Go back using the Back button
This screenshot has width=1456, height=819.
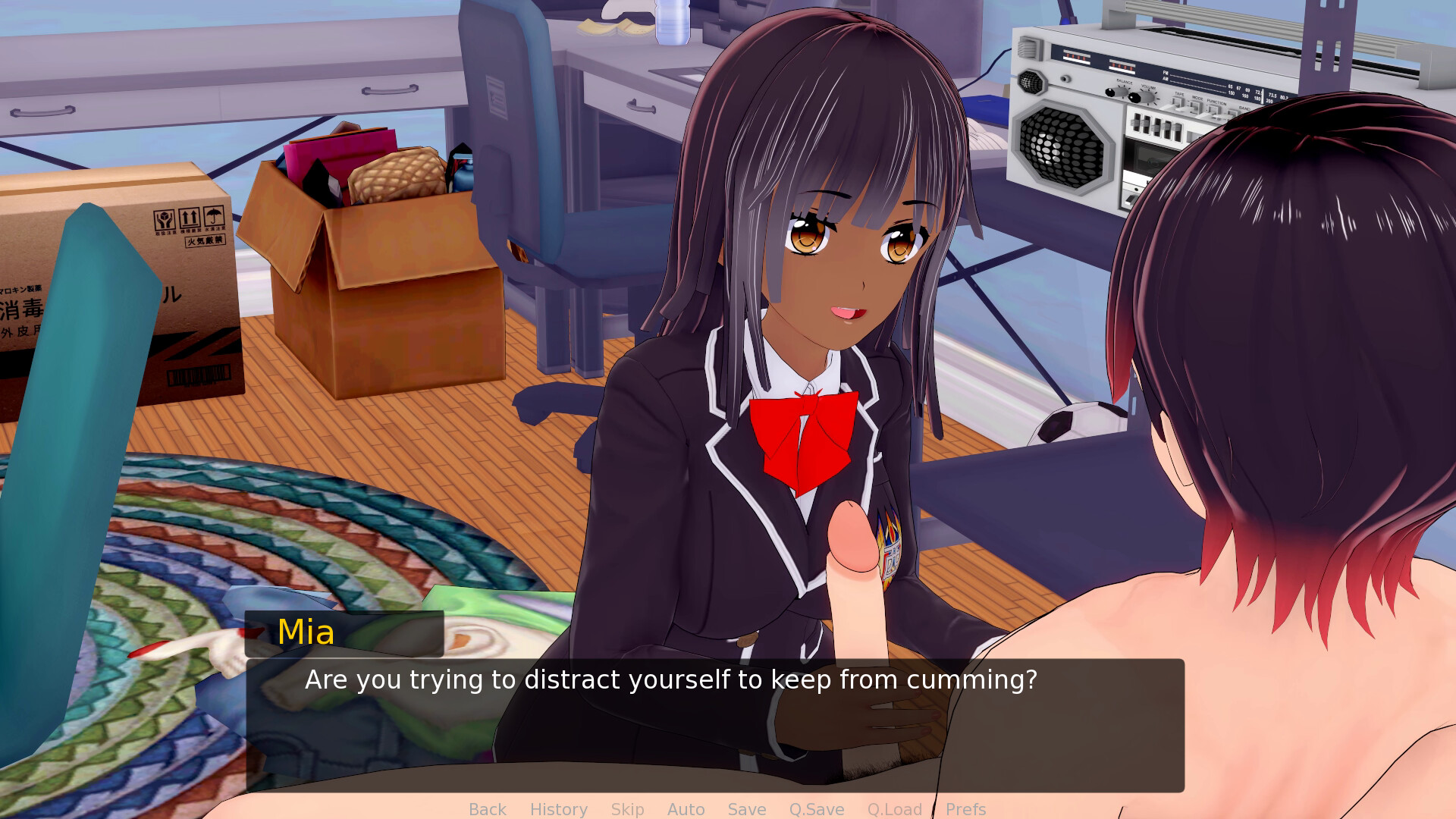click(x=487, y=809)
